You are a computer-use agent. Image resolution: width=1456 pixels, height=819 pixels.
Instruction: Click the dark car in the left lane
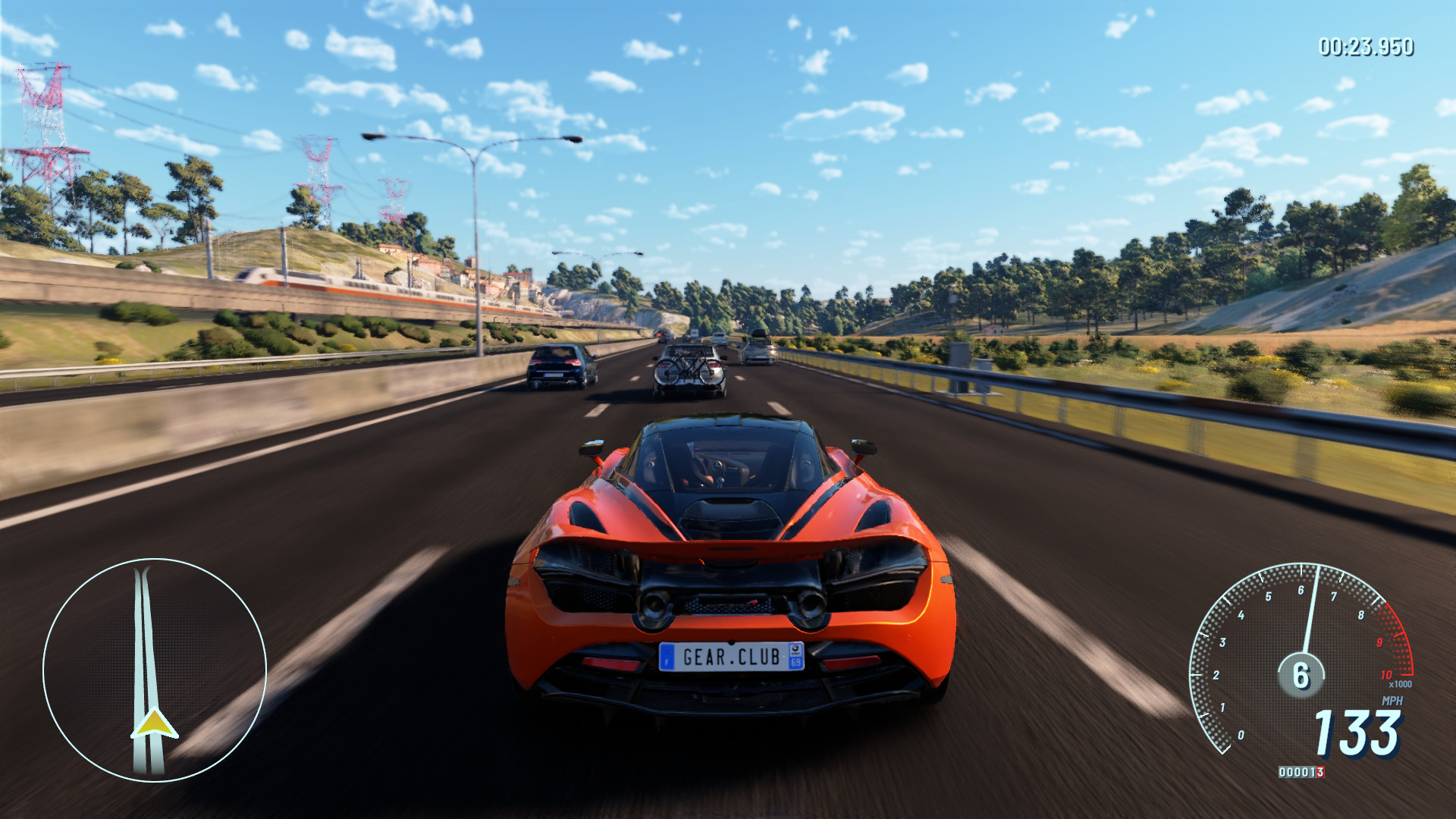click(556, 367)
